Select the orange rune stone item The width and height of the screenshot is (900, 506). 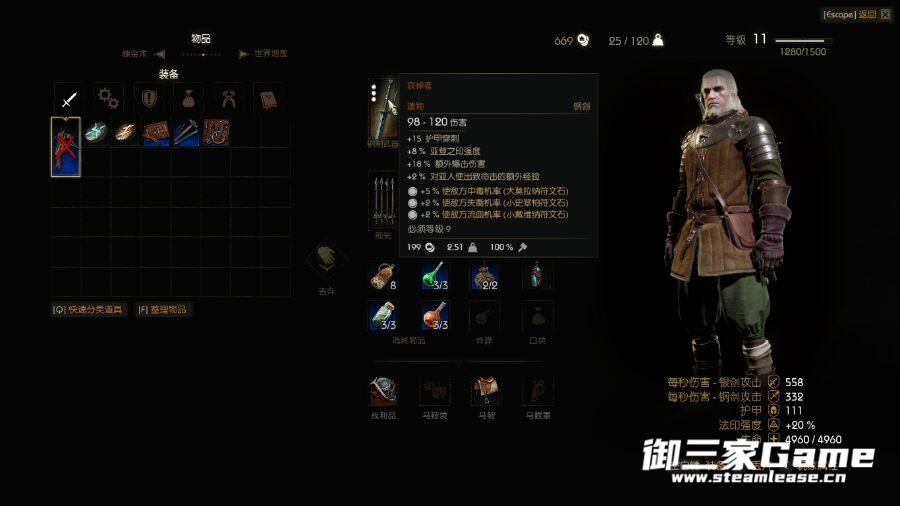[x=125, y=132]
